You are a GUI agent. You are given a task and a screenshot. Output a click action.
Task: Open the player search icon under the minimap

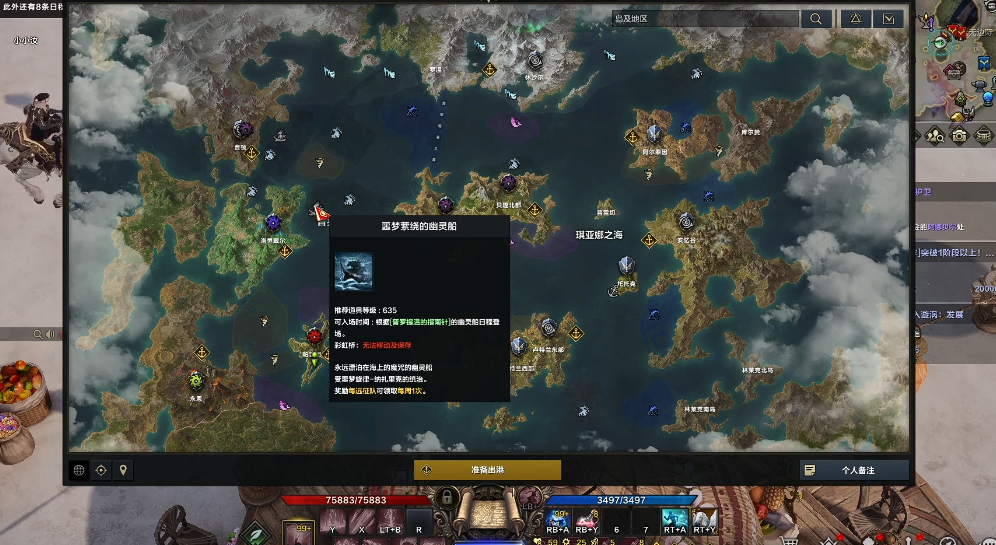tap(936, 135)
